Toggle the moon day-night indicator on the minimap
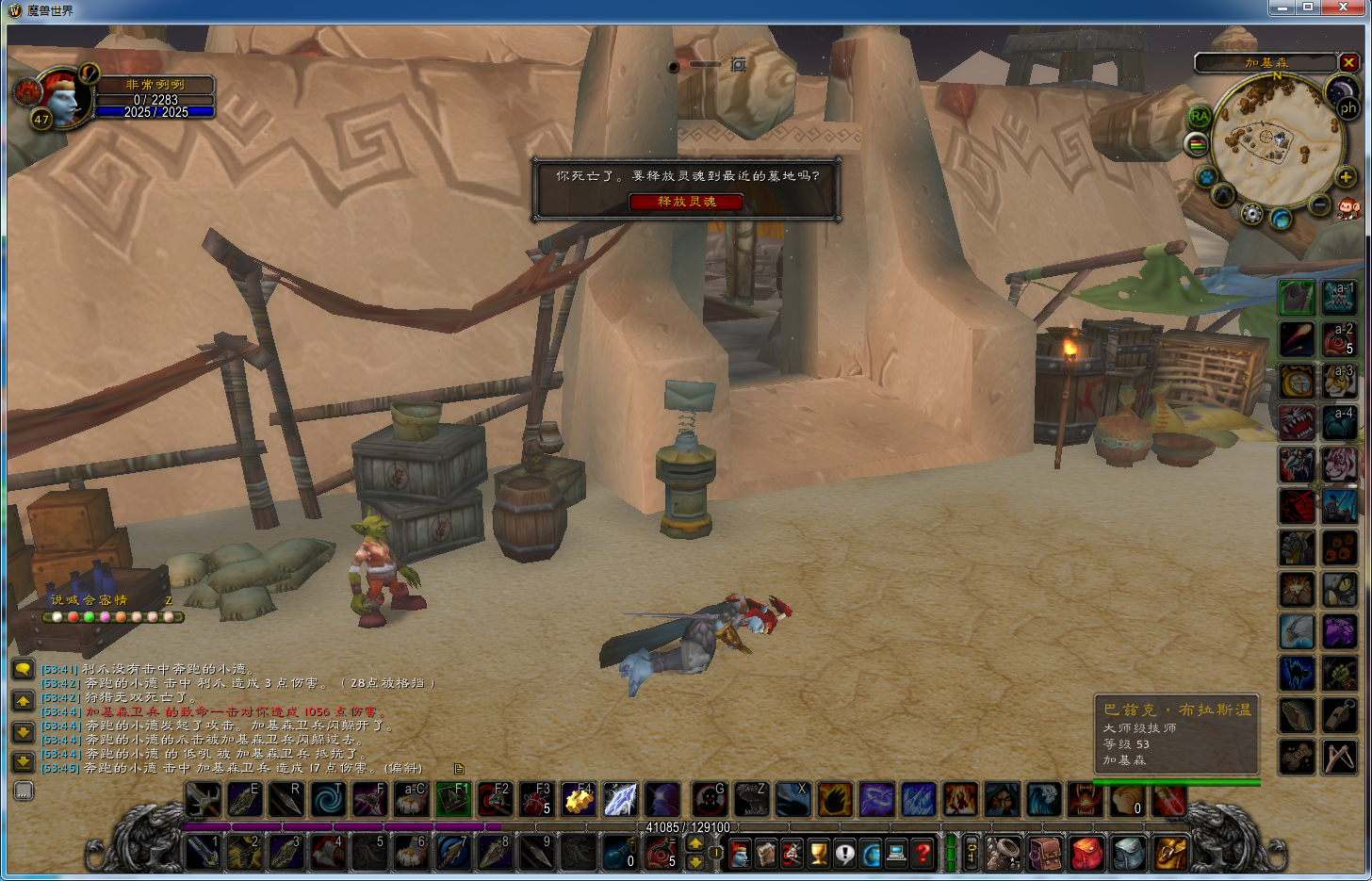1372x881 pixels. (x=1342, y=90)
